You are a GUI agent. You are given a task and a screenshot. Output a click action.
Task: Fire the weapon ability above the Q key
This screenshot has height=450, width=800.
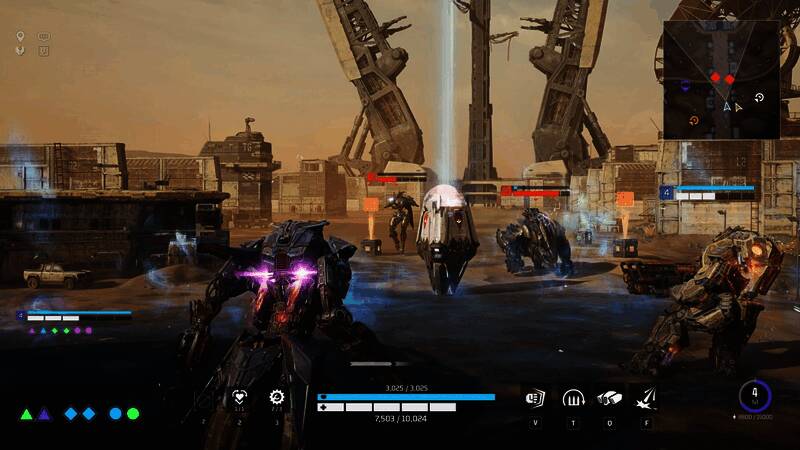[x=610, y=398]
